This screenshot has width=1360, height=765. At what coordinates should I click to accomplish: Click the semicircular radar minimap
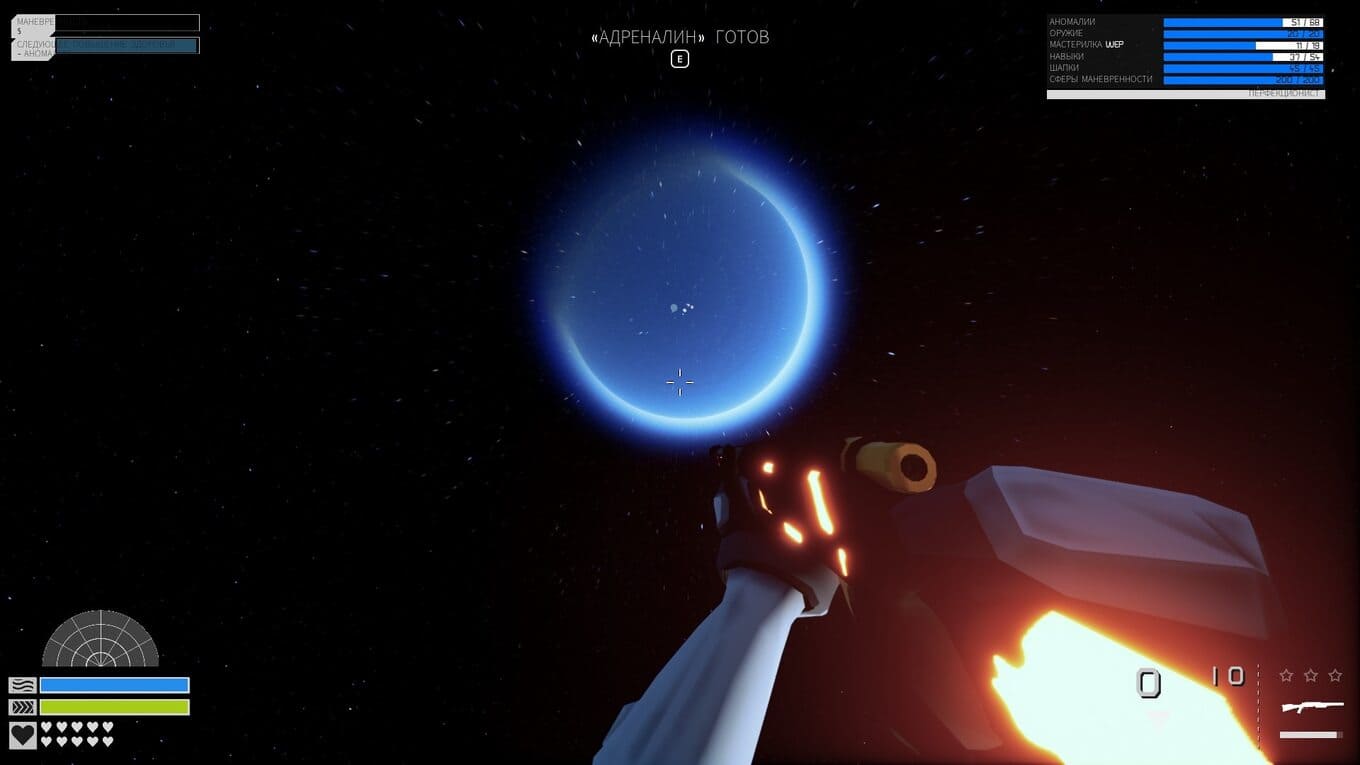pyautogui.click(x=100, y=640)
